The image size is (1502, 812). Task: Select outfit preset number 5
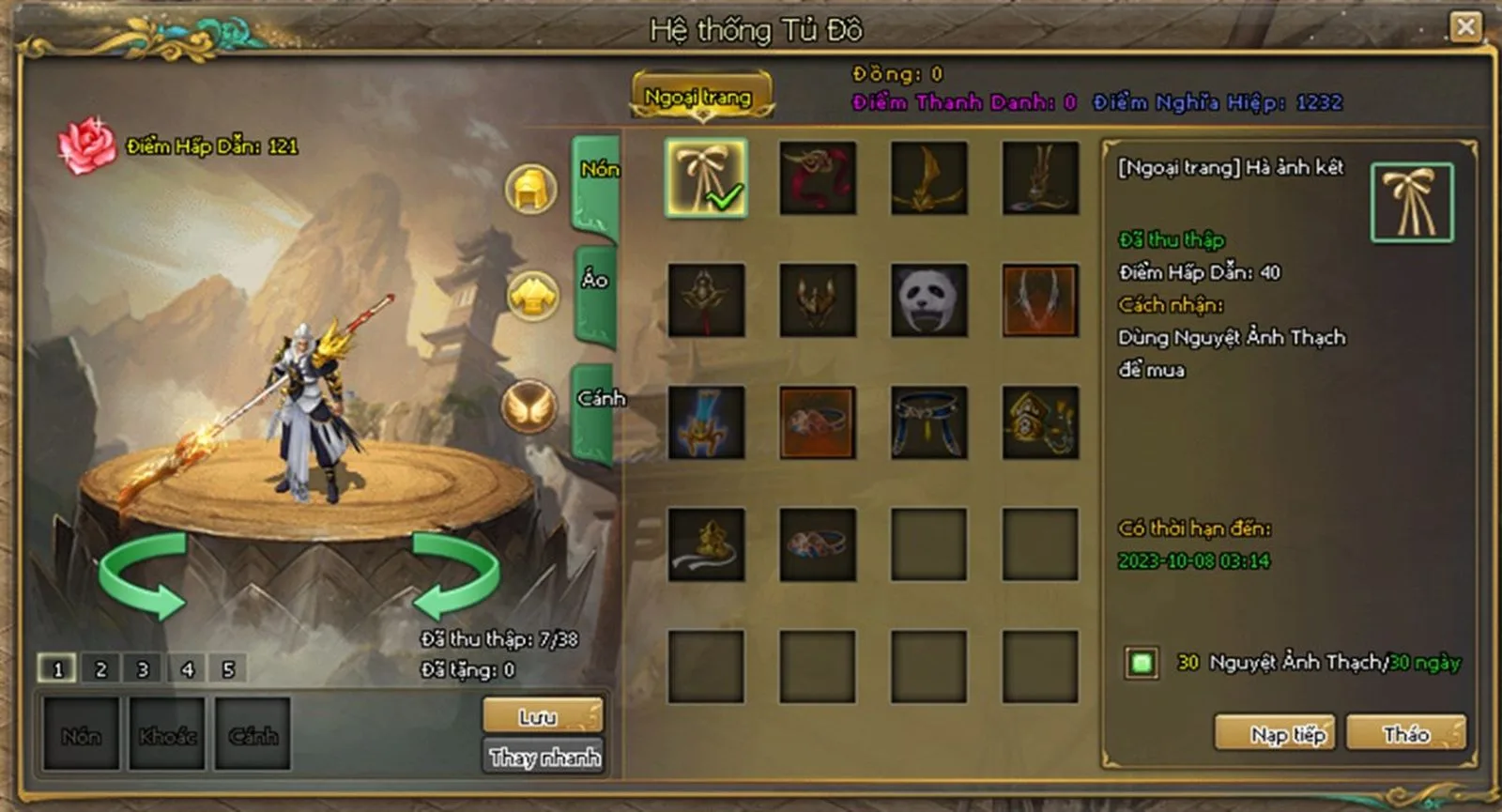pos(228,669)
